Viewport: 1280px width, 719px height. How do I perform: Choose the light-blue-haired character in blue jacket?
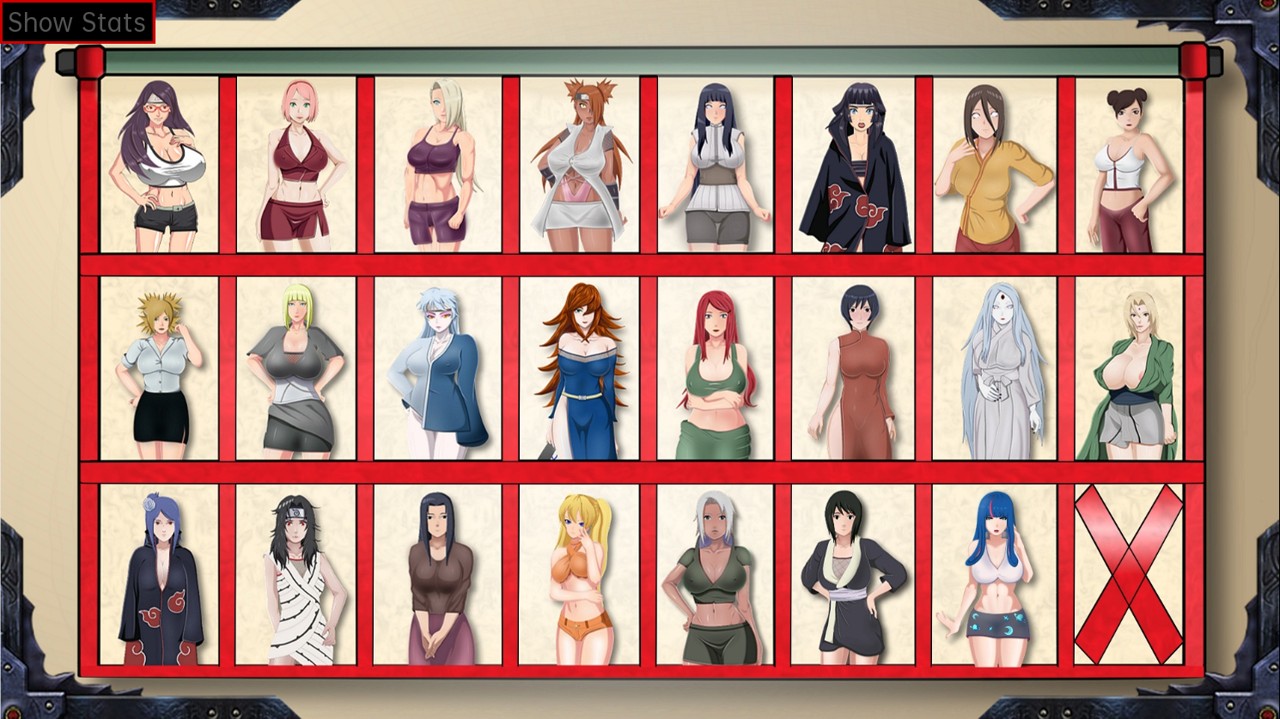tap(437, 368)
